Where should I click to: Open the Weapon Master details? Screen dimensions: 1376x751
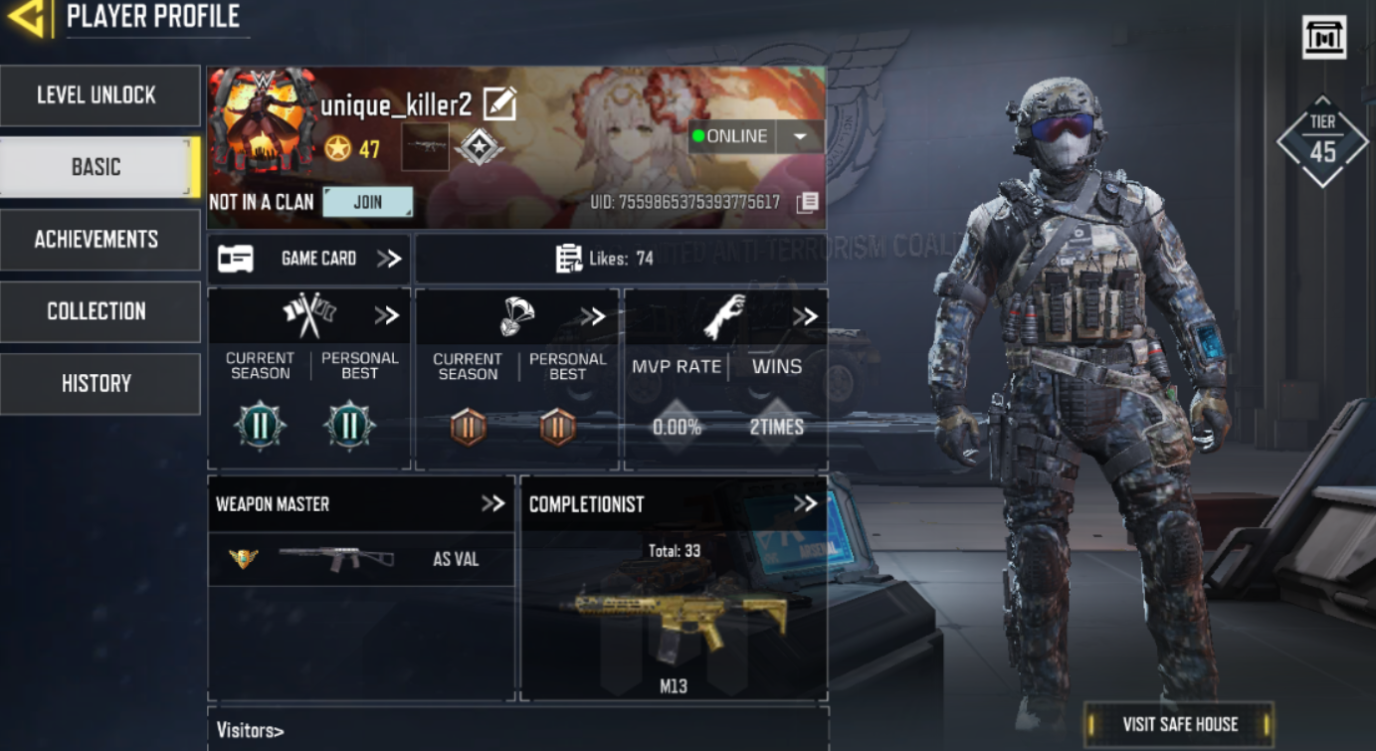coord(493,504)
